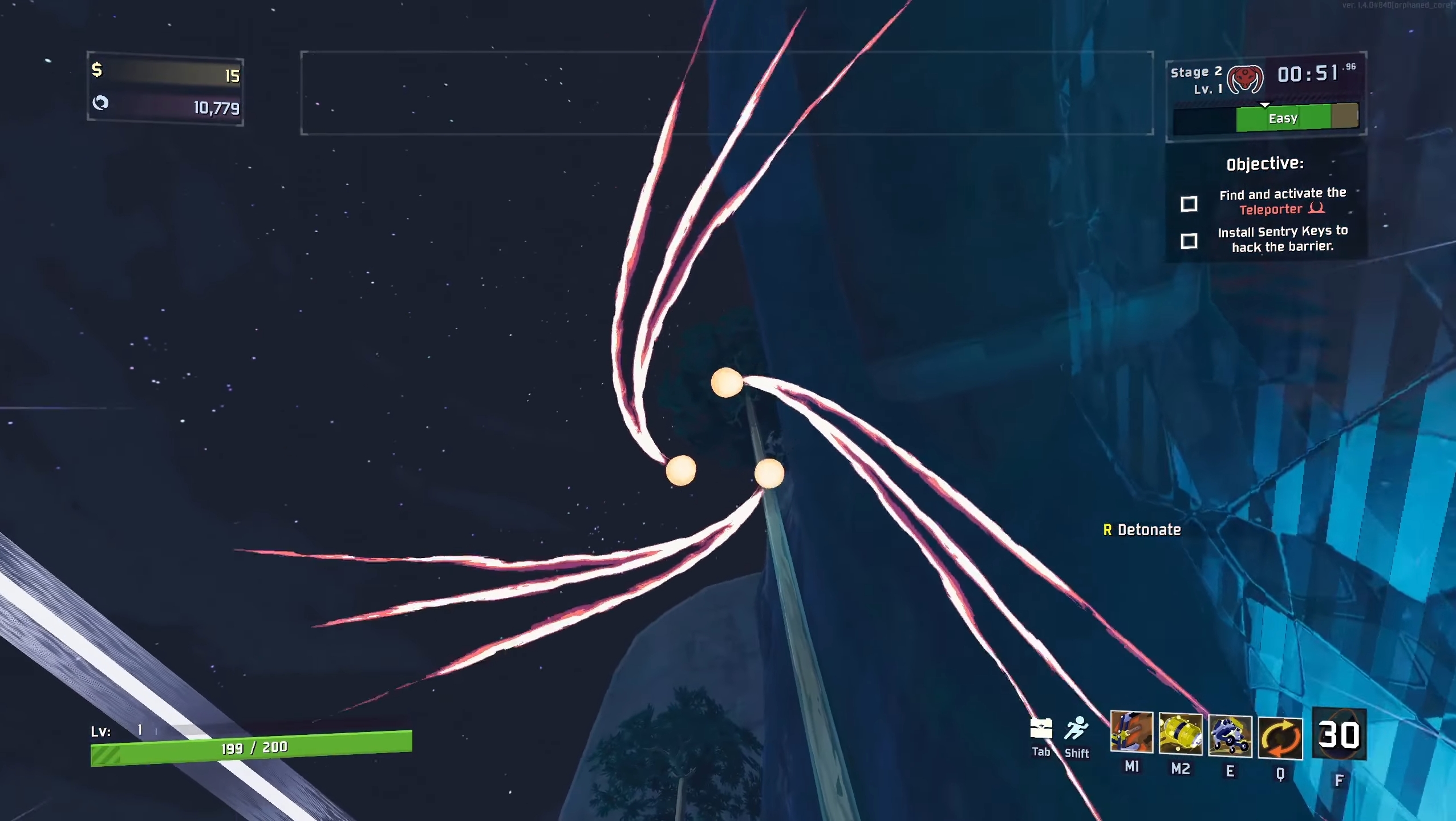The image size is (1456, 821).
Task: Use the yellow Blast Canister skill
Action: [x=1181, y=734]
